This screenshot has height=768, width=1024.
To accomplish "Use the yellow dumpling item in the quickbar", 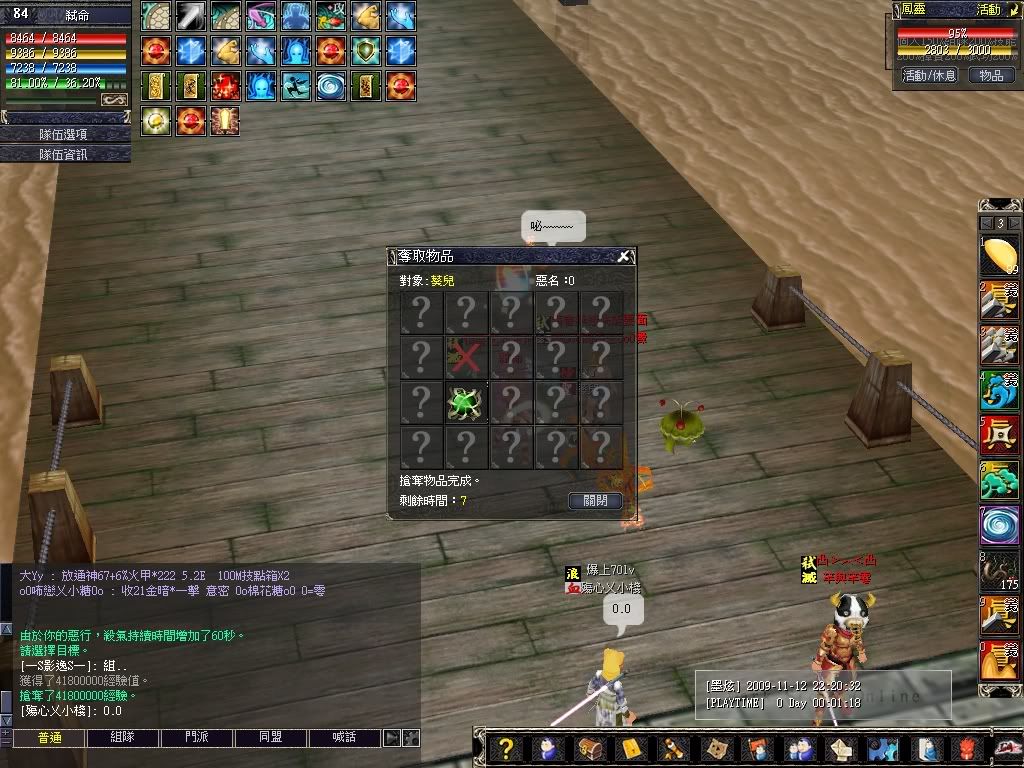I will coord(999,255).
